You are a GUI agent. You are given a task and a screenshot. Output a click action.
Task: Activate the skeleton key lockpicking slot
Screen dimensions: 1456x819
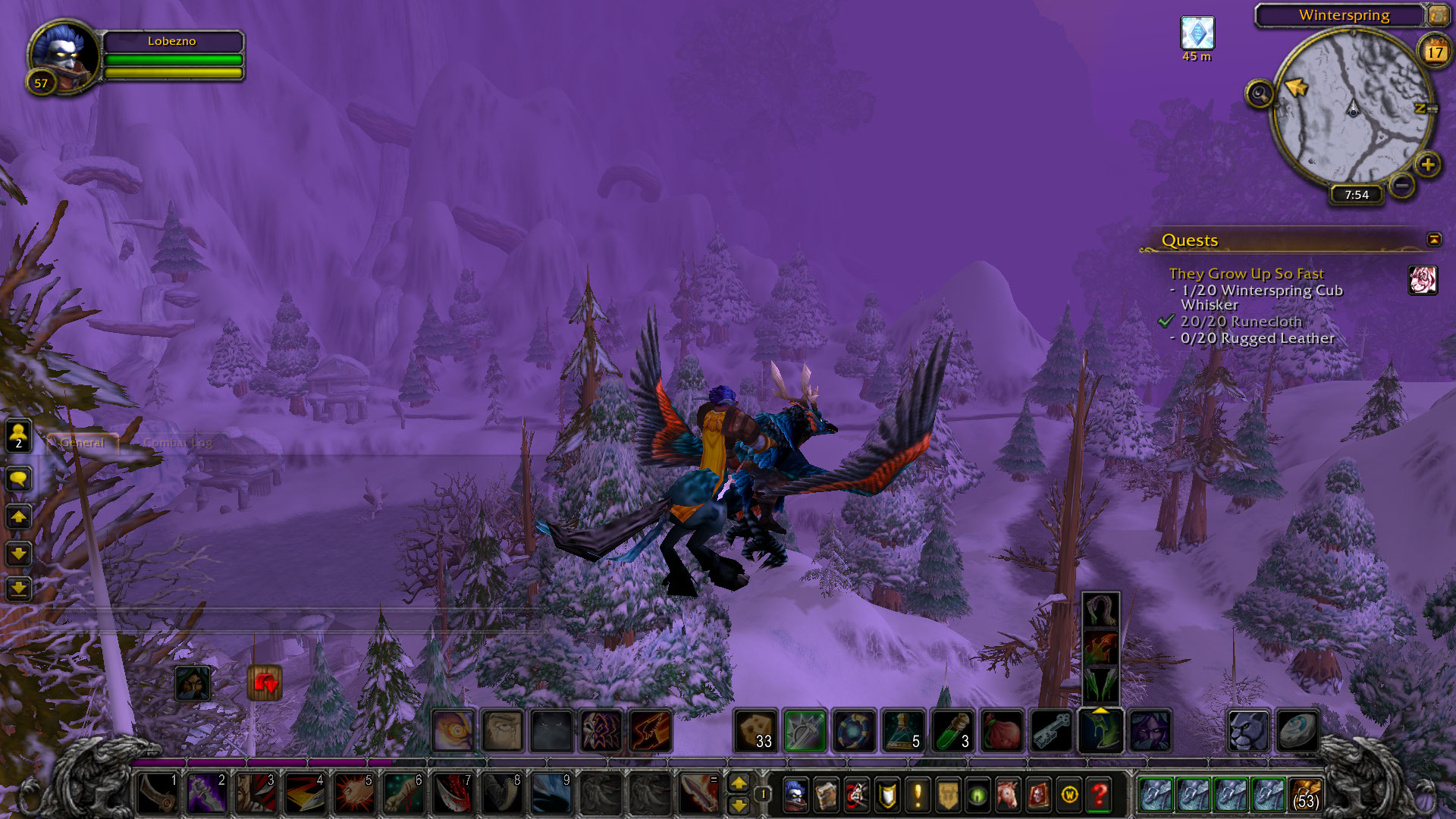click(x=1051, y=730)
